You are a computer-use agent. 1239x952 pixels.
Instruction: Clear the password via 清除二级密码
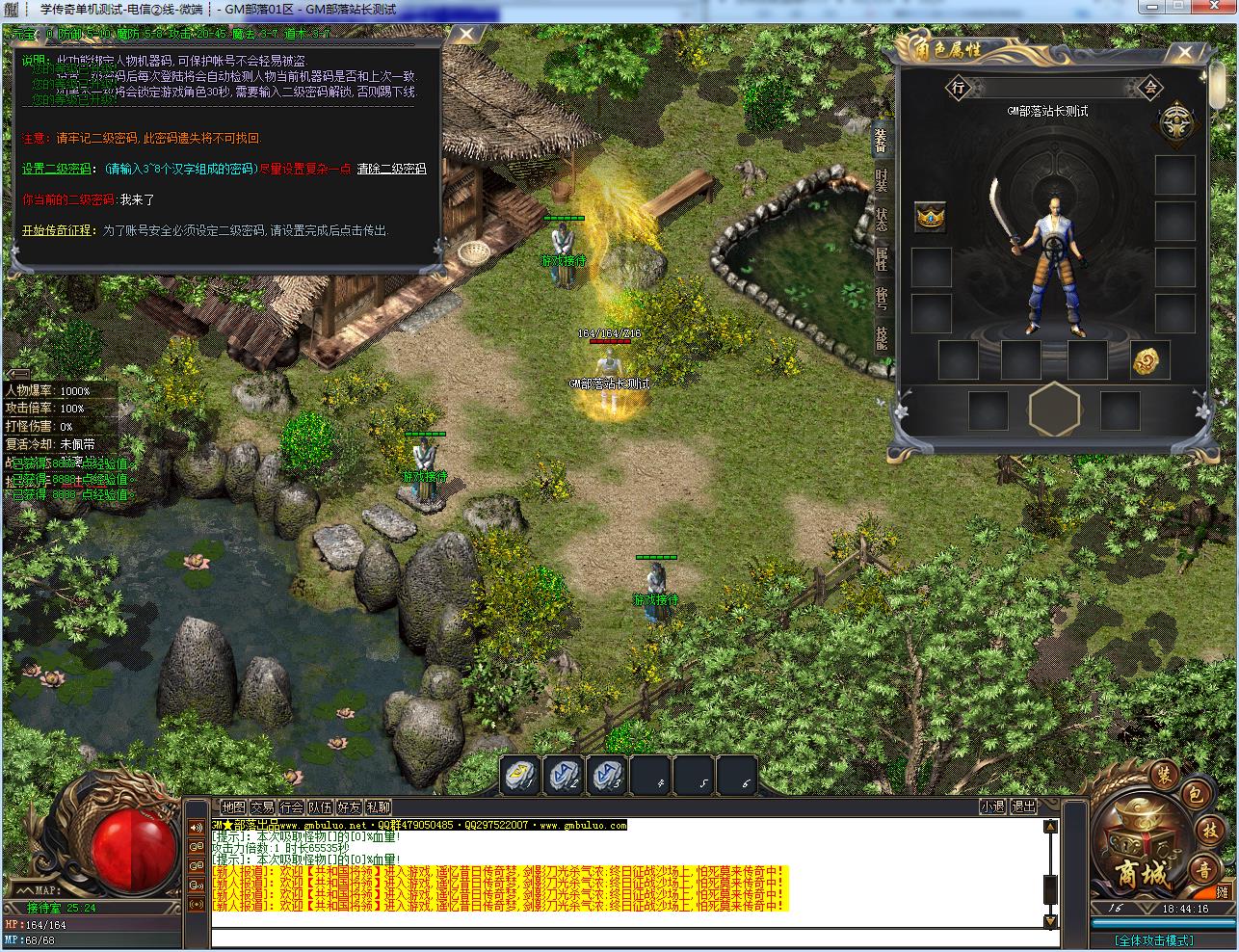point(391,169)
